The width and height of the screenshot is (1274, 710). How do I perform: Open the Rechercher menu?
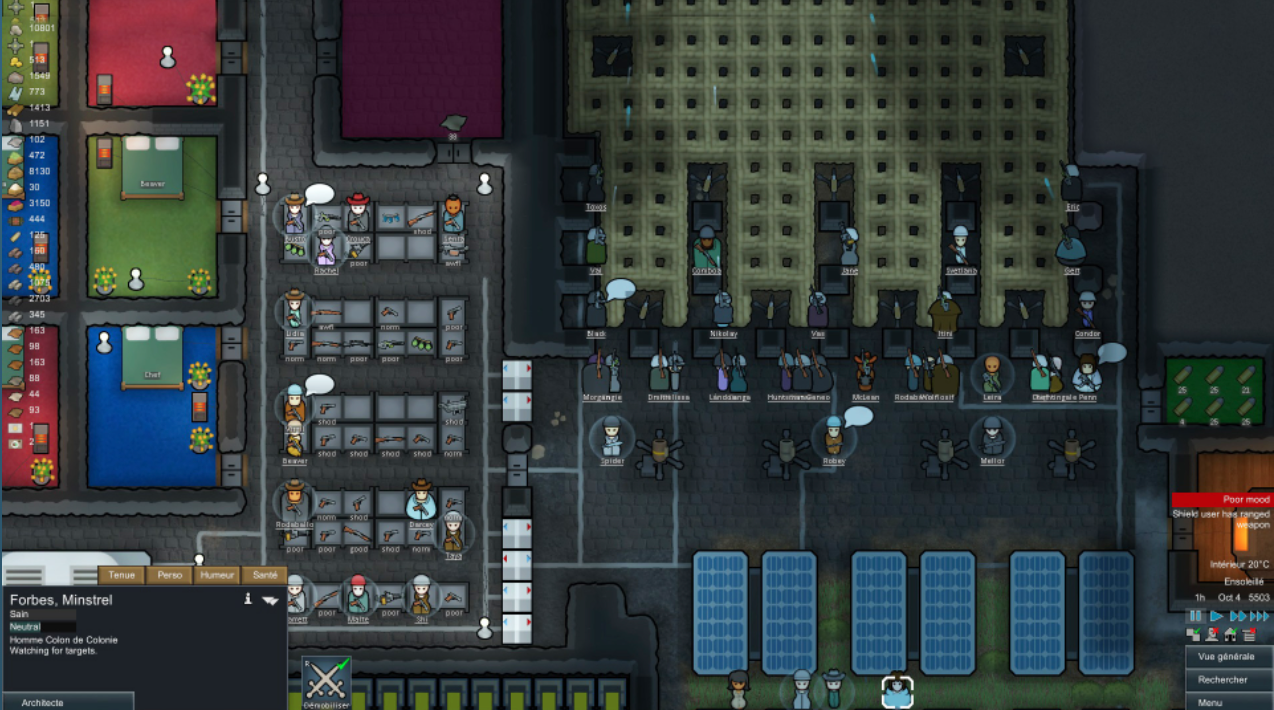click(x=1229, y=680)
